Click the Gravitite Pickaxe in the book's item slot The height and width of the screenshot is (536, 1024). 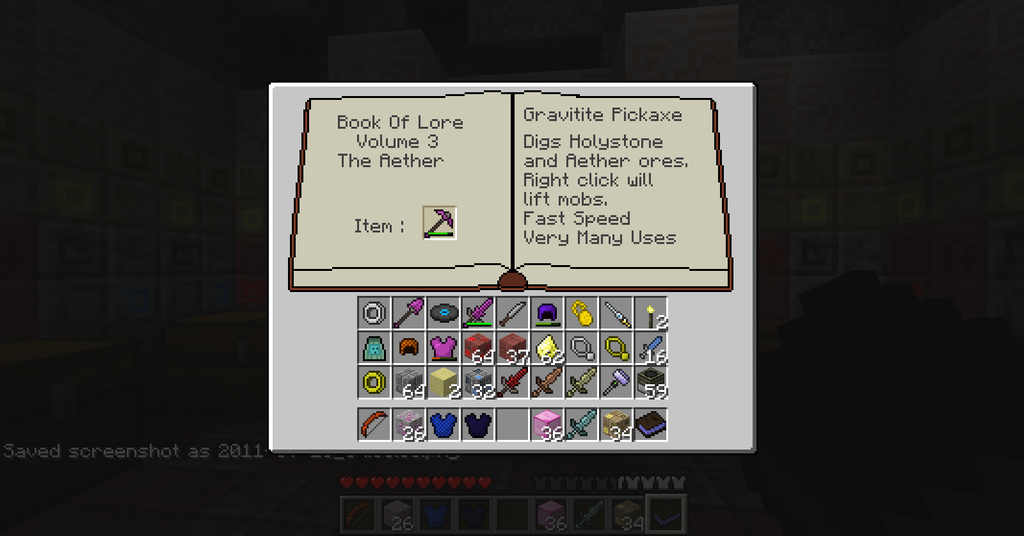point(439,223)
